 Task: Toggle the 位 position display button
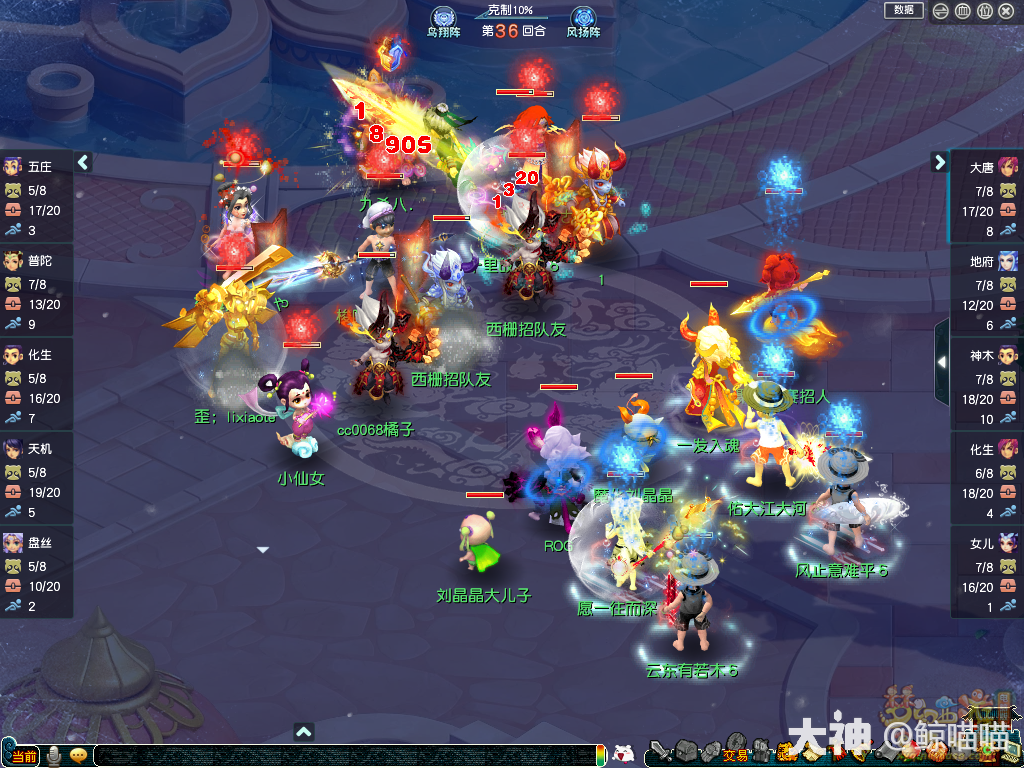[984, 11]
